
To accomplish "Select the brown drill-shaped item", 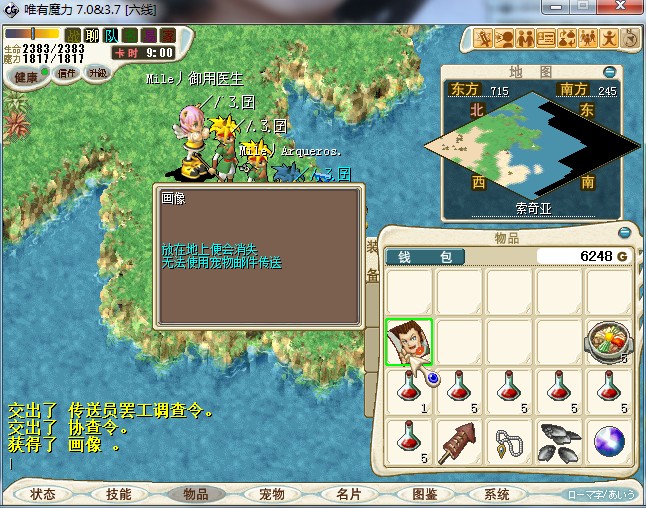I will pos(459,442).
